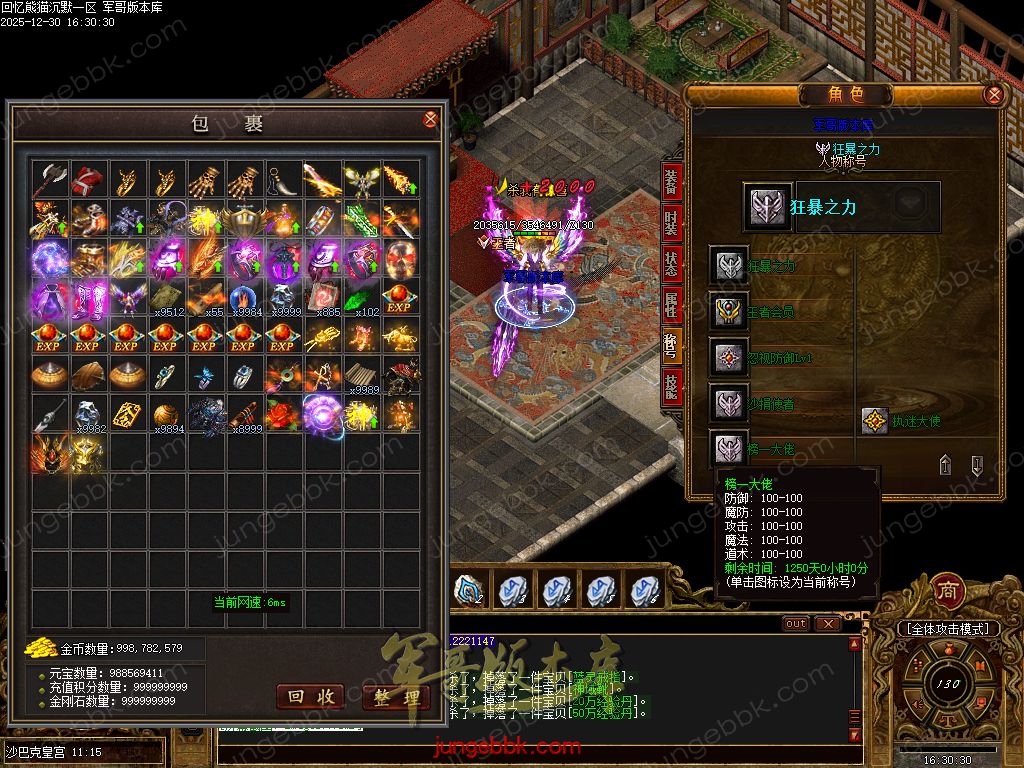The height and width of the screenshot is (768, 1024).
Task: Close the 包裹 bag window
Action: [x=431, y=120]
